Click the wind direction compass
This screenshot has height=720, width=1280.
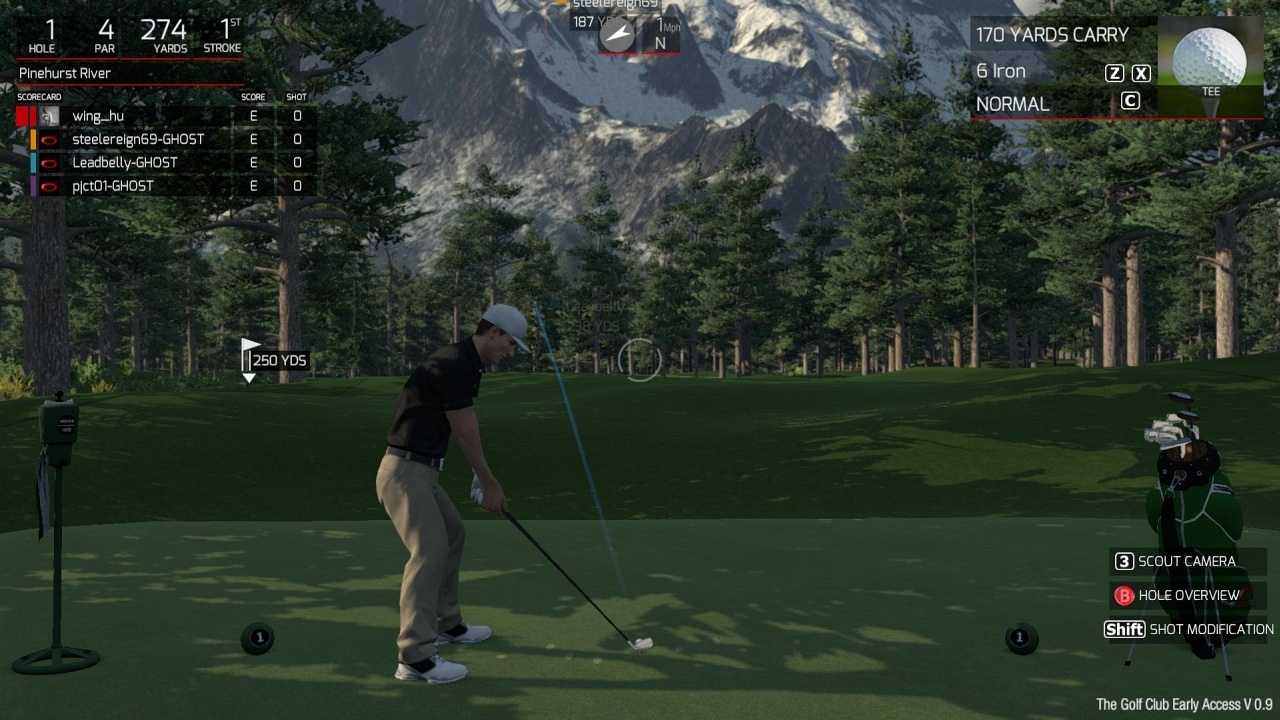click(617, 35)
